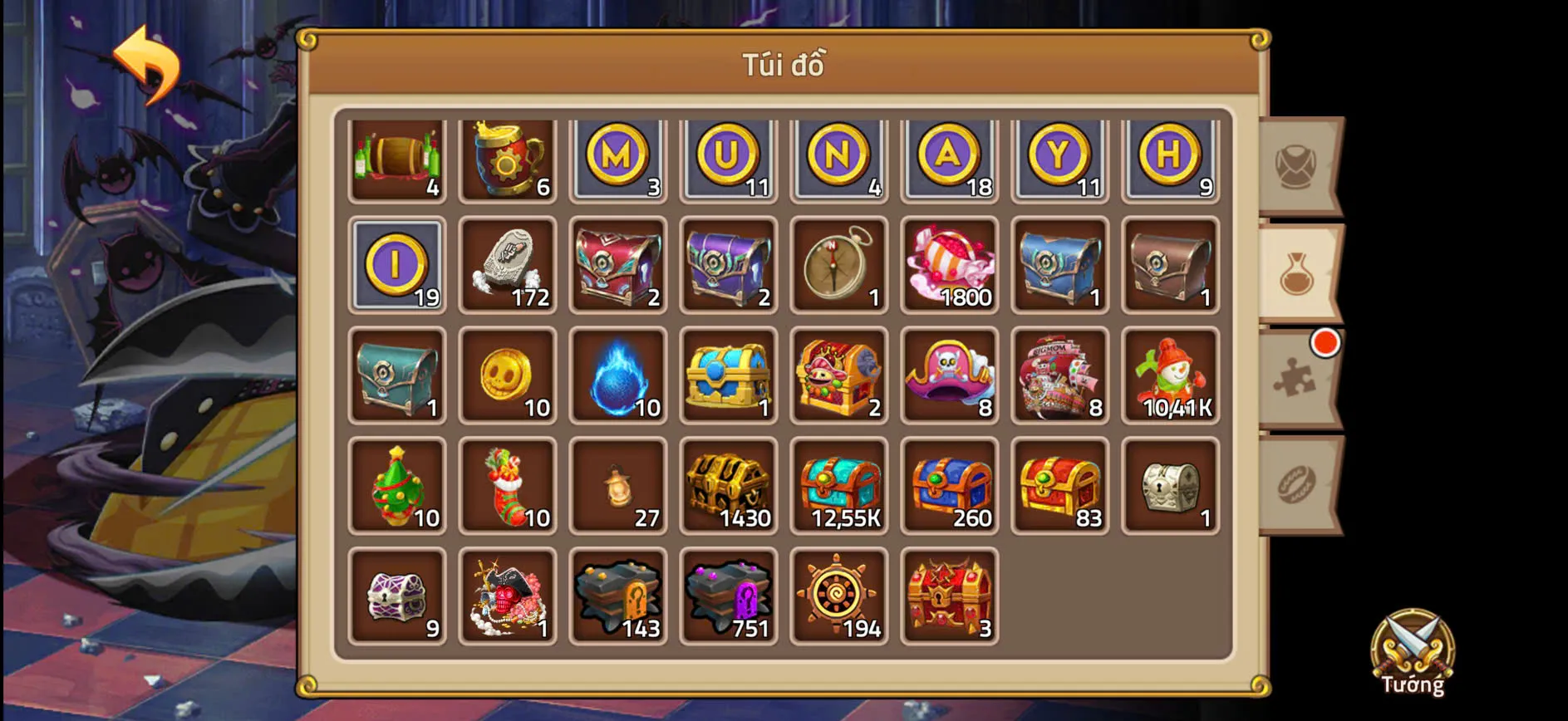This screenshot has width=1568, height=721.
Task: Select the gear-decorated beer mug item
Action: tap(508, 156)
